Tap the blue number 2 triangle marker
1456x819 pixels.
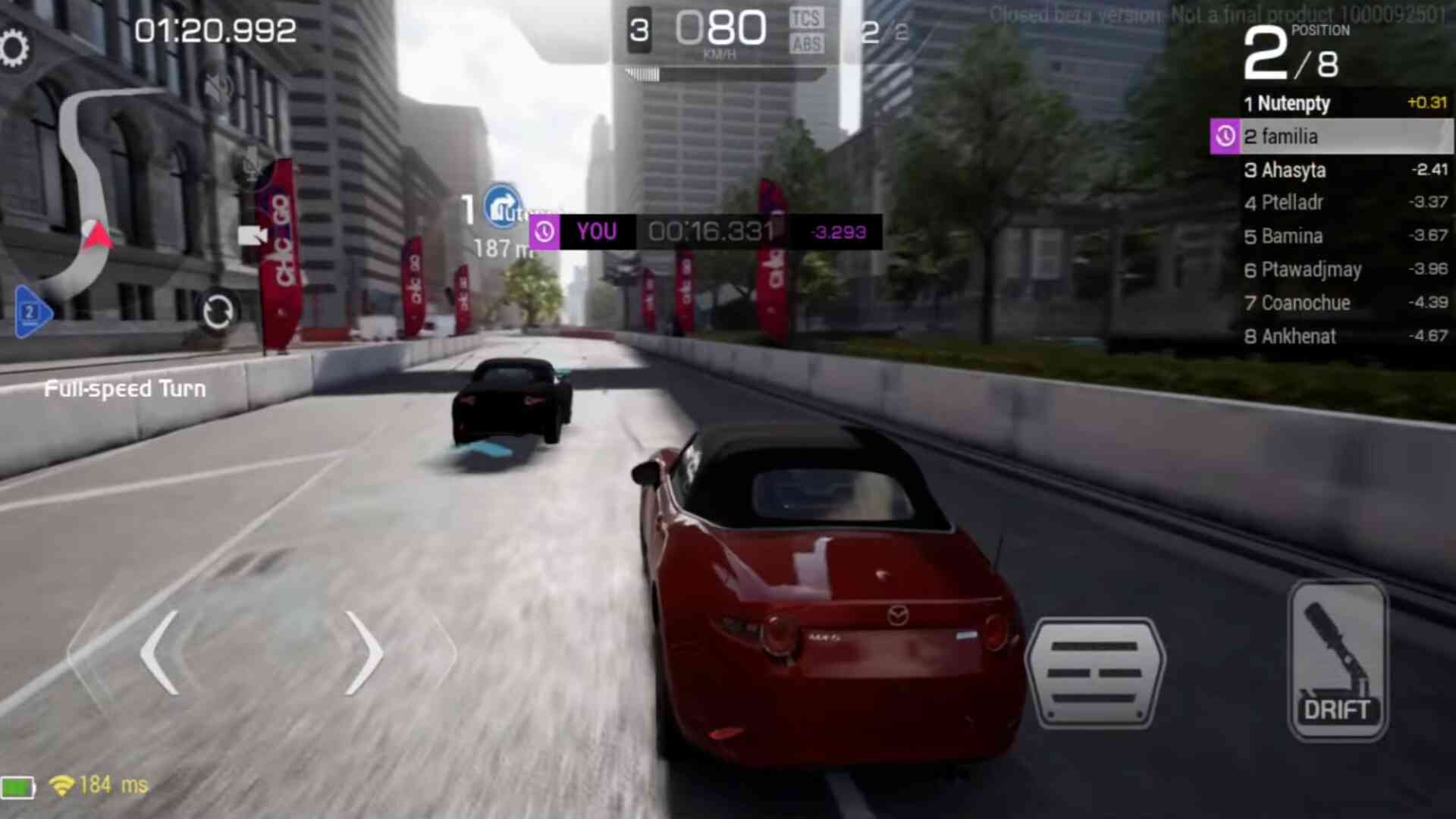(x=32, y=312)
